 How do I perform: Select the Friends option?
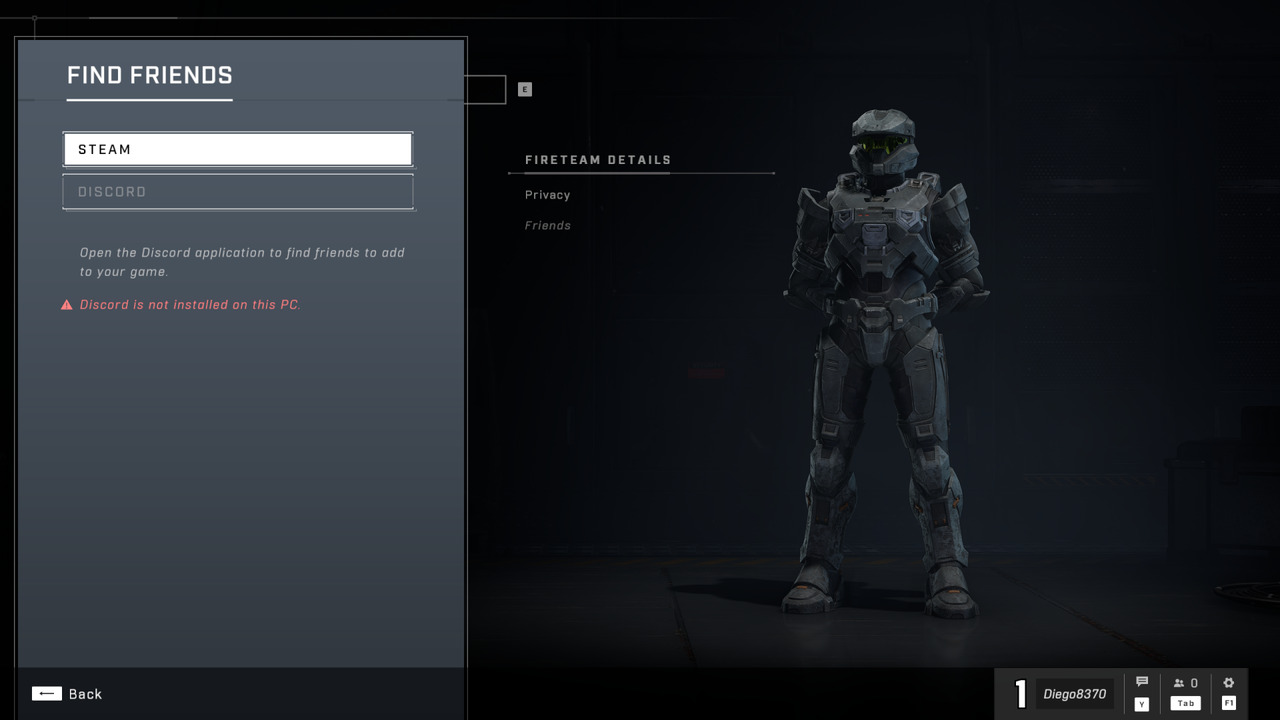(x=547, y=225)
